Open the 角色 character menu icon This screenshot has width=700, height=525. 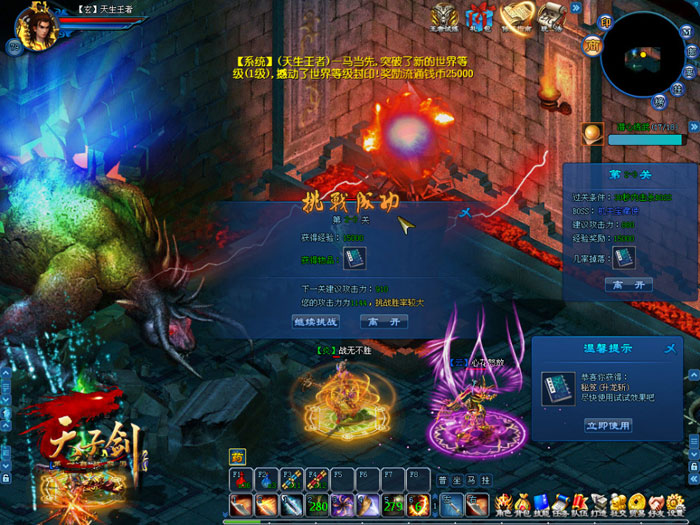pos(504,503)
